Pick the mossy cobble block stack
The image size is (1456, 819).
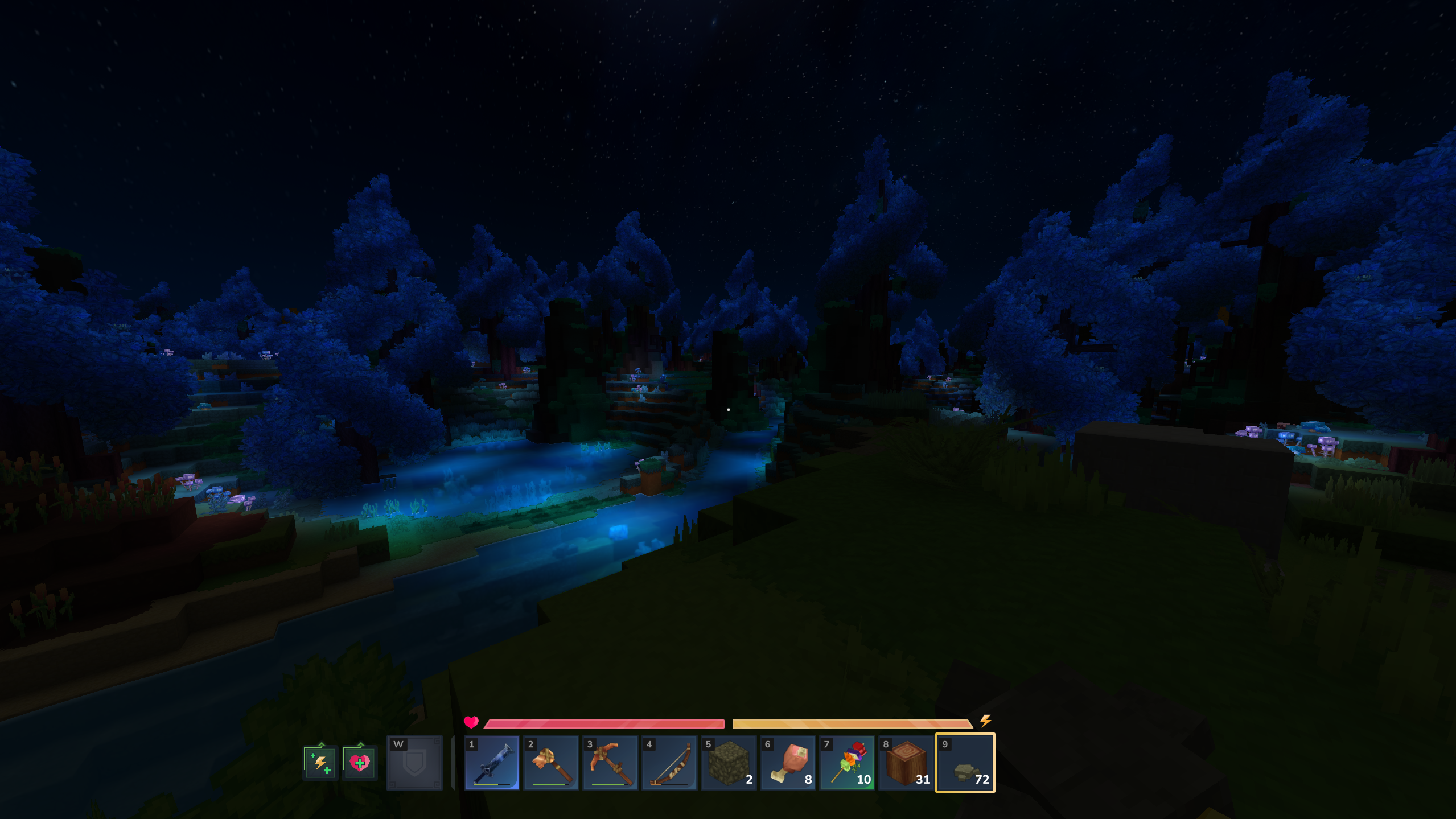click(729, 763)
